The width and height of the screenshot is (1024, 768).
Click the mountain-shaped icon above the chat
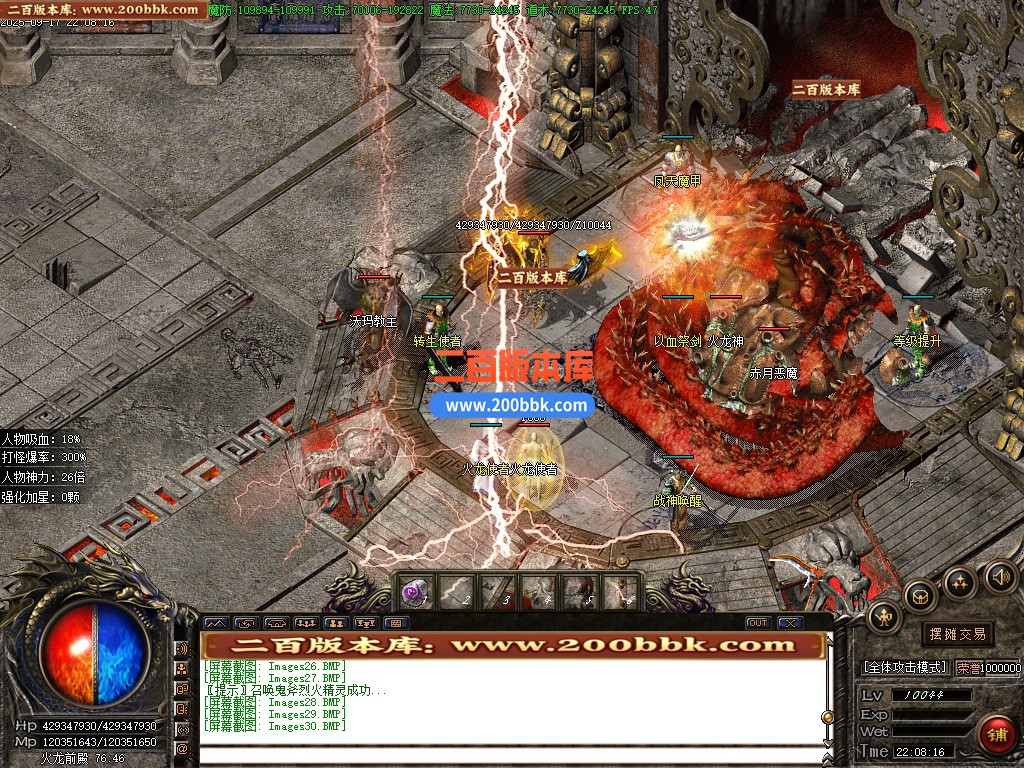point(215,623)
